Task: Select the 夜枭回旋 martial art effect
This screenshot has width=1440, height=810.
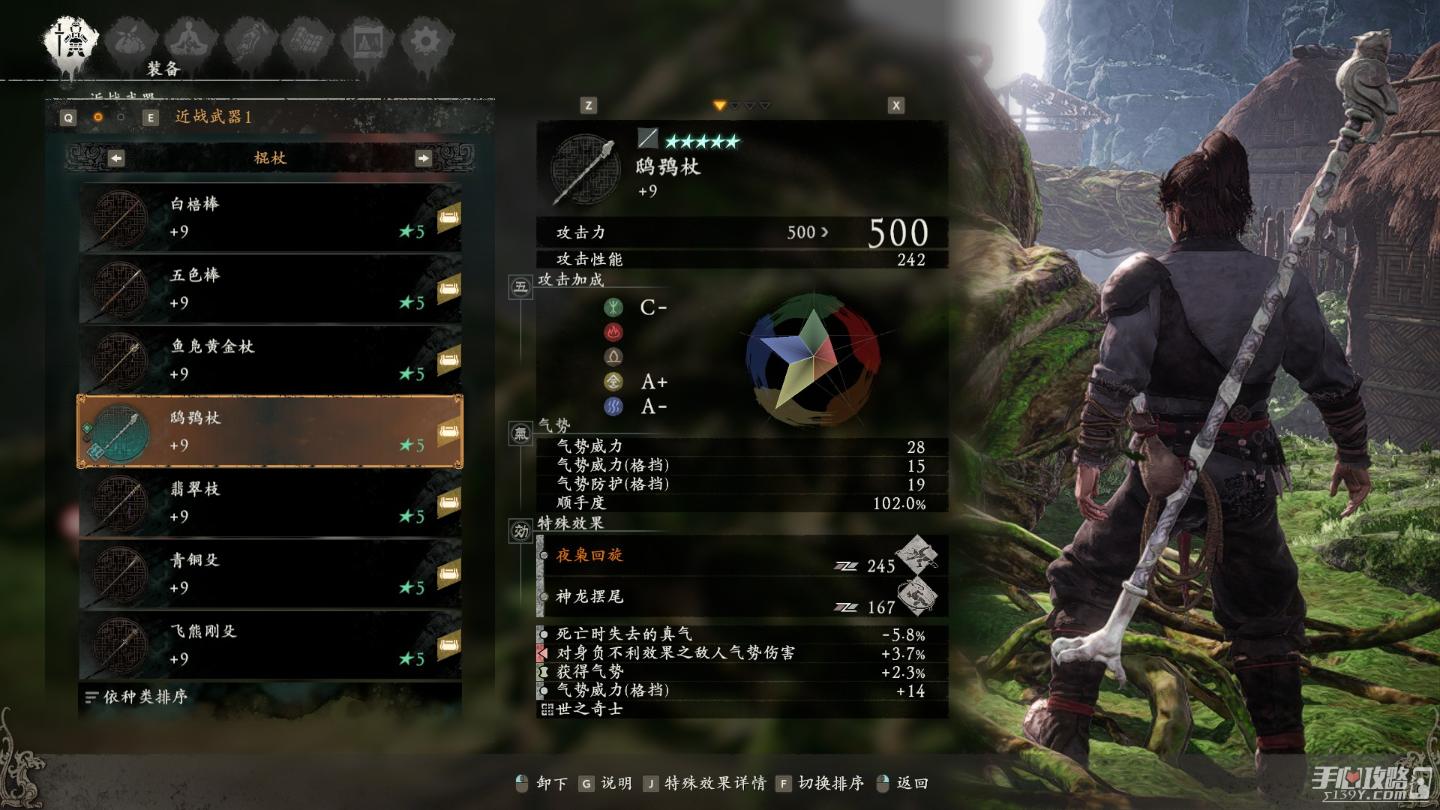Action: 740,556
